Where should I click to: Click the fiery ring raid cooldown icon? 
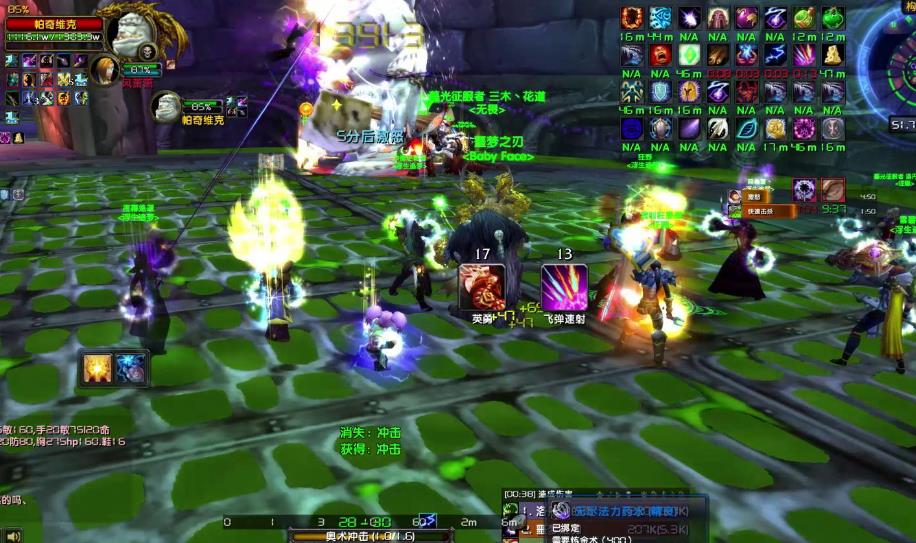pos(632,18)
